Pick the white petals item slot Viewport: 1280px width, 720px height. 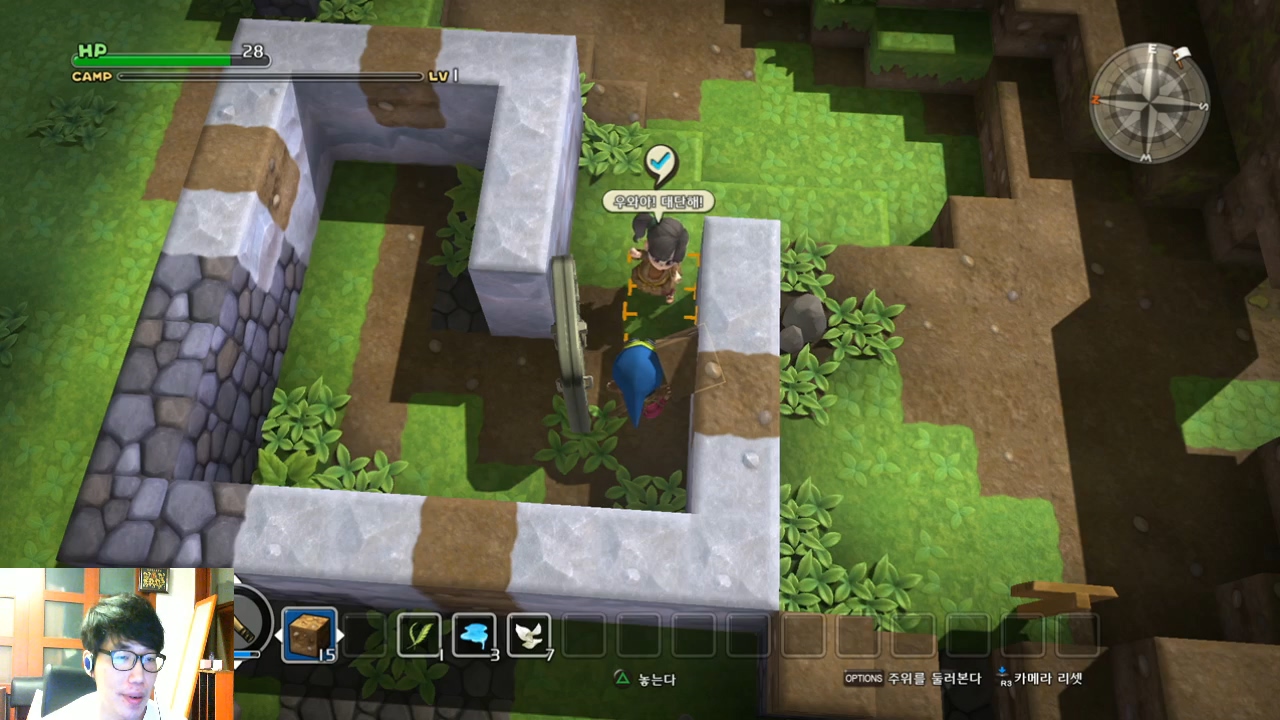point(529,634)
